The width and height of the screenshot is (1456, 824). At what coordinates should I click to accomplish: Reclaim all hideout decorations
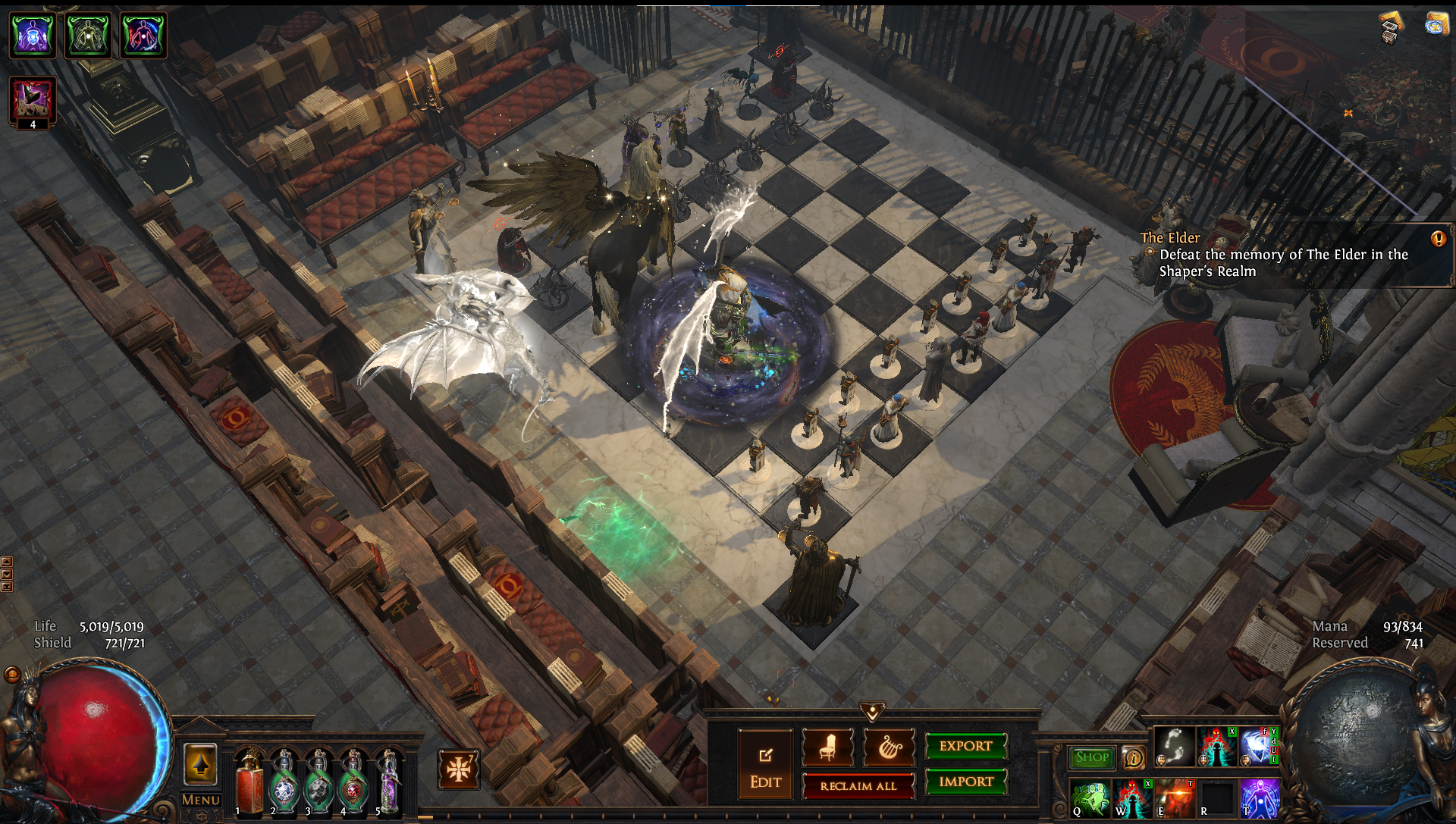(x=858, y=786)
